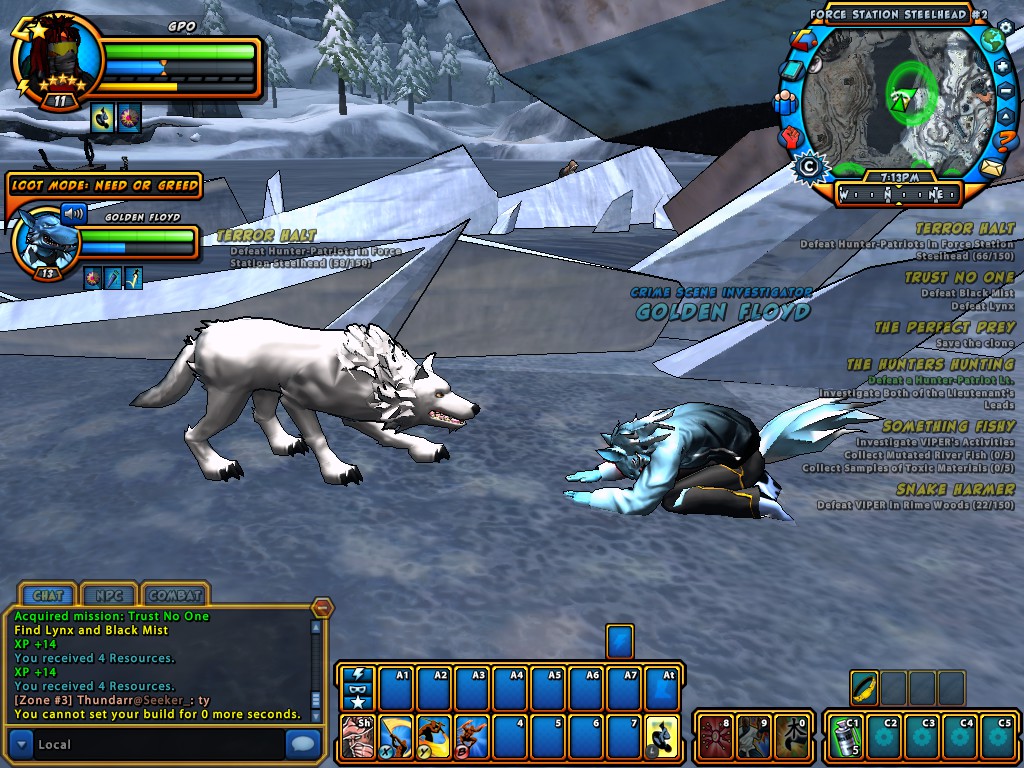Click the speech bubble chat button

click(302, 744)
